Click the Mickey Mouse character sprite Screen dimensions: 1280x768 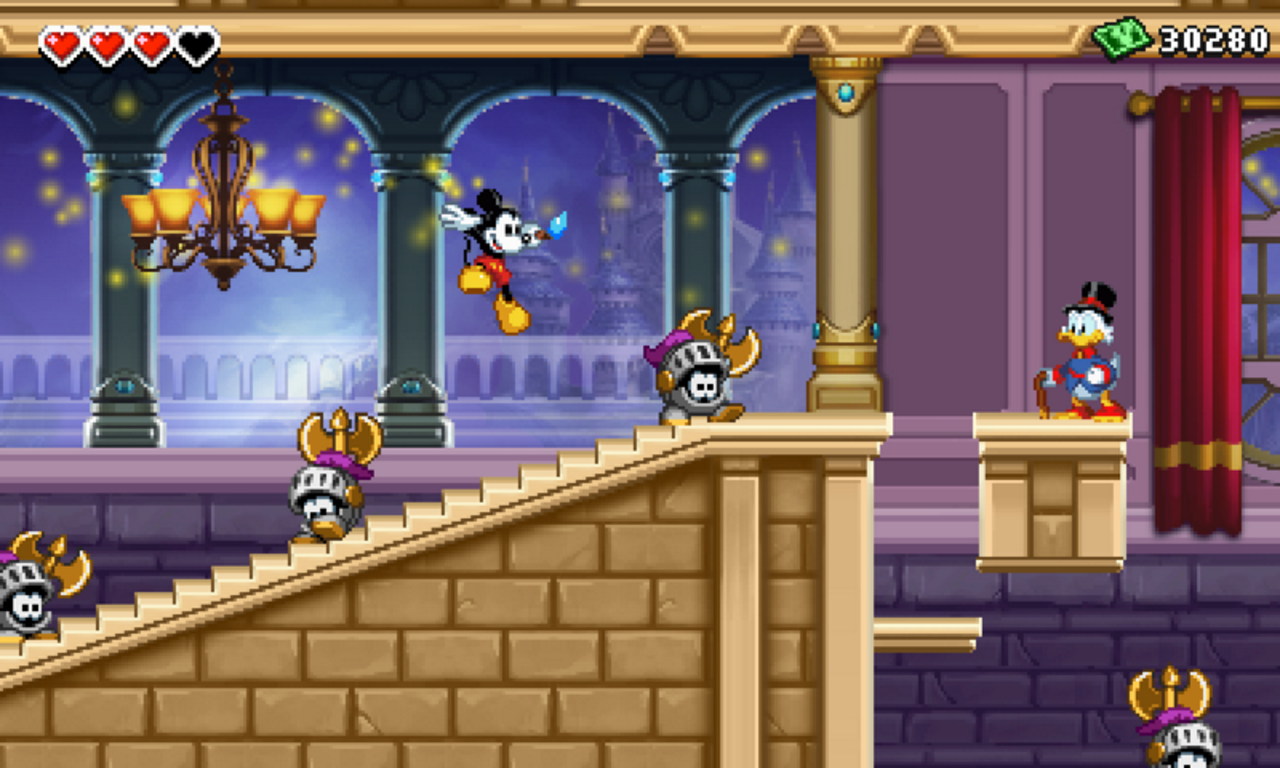point(497,250)
